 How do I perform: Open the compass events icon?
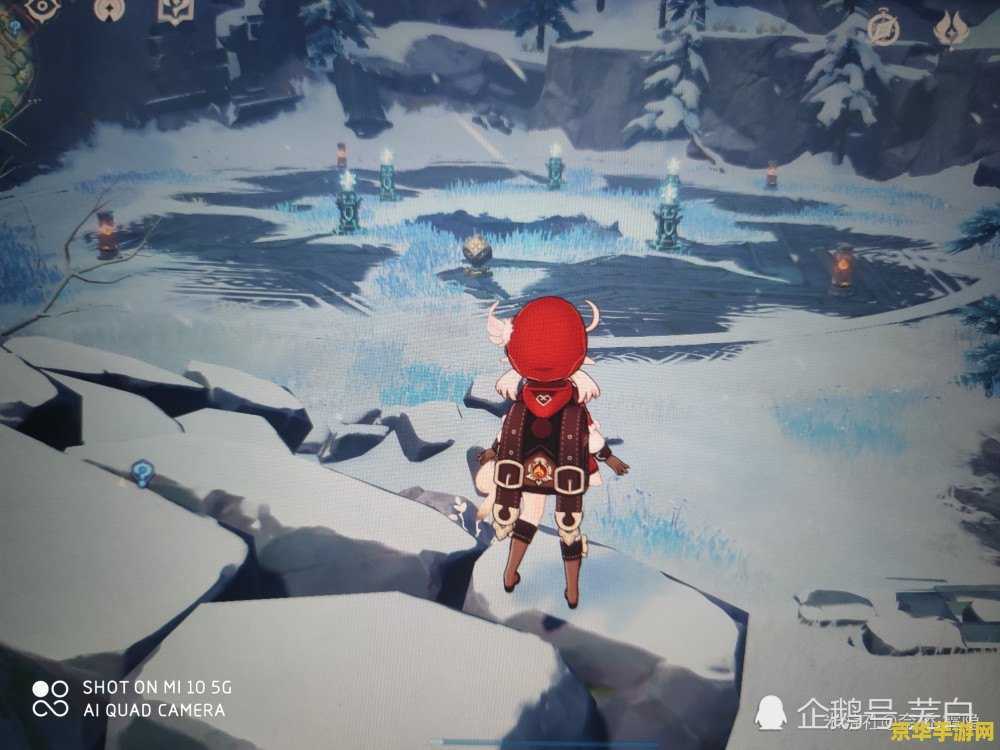(882, 27)
